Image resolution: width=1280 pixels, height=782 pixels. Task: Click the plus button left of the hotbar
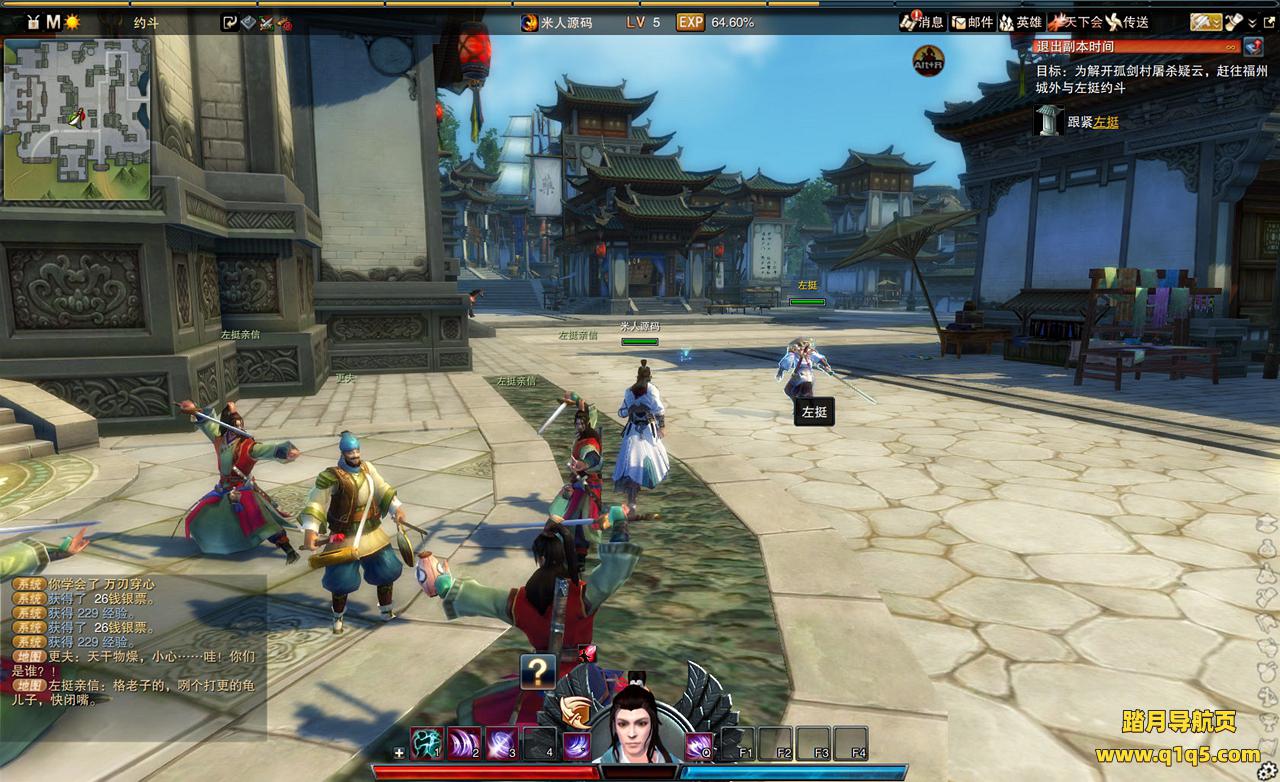(400, 752)
